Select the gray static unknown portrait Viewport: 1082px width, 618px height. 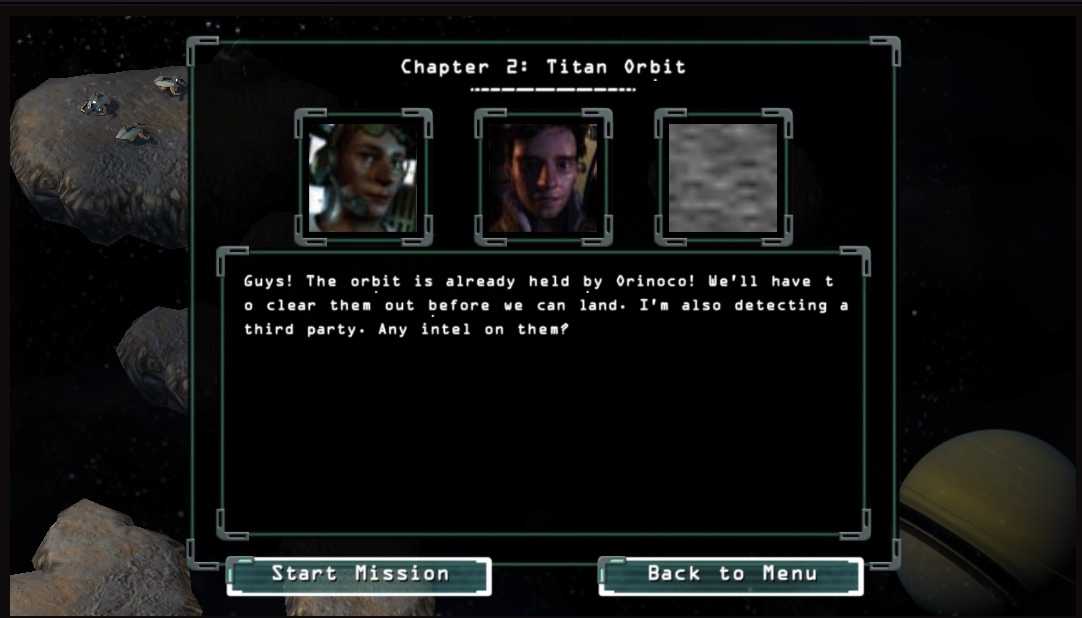[723, 178]
